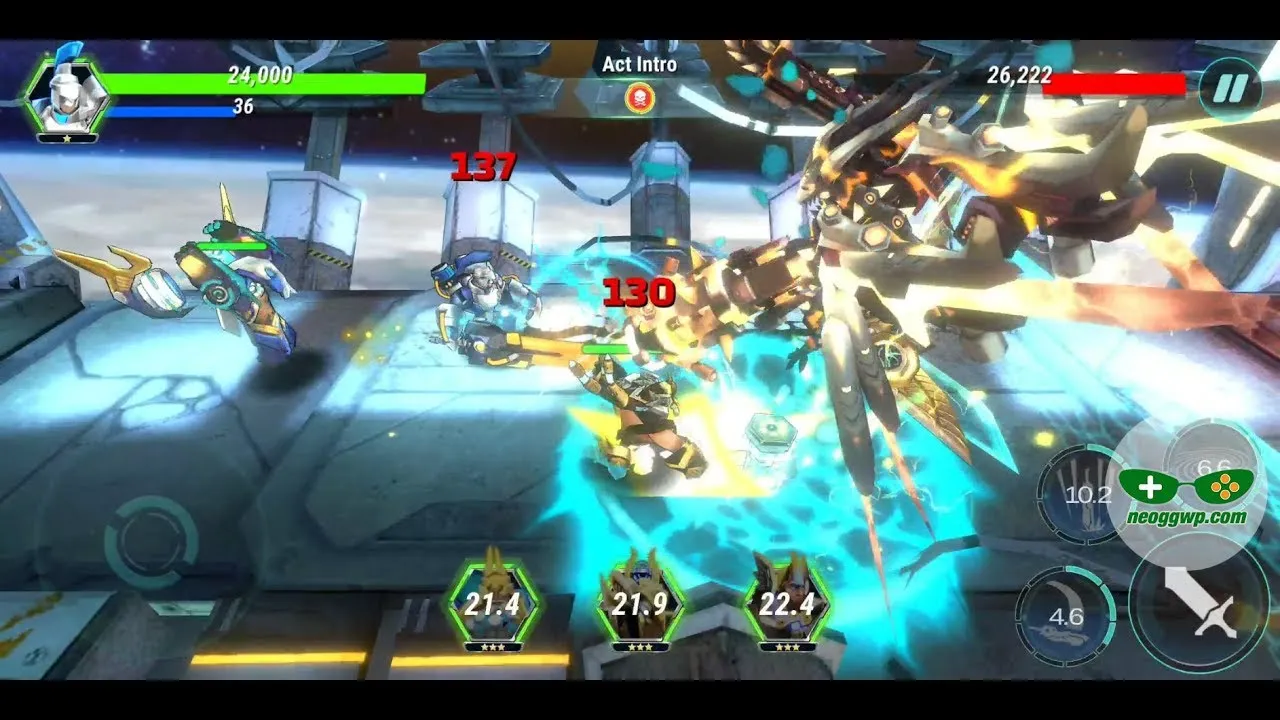Click the red skull boss icon
Viewport: 1280px width, 720px height.
click(639, 97)
